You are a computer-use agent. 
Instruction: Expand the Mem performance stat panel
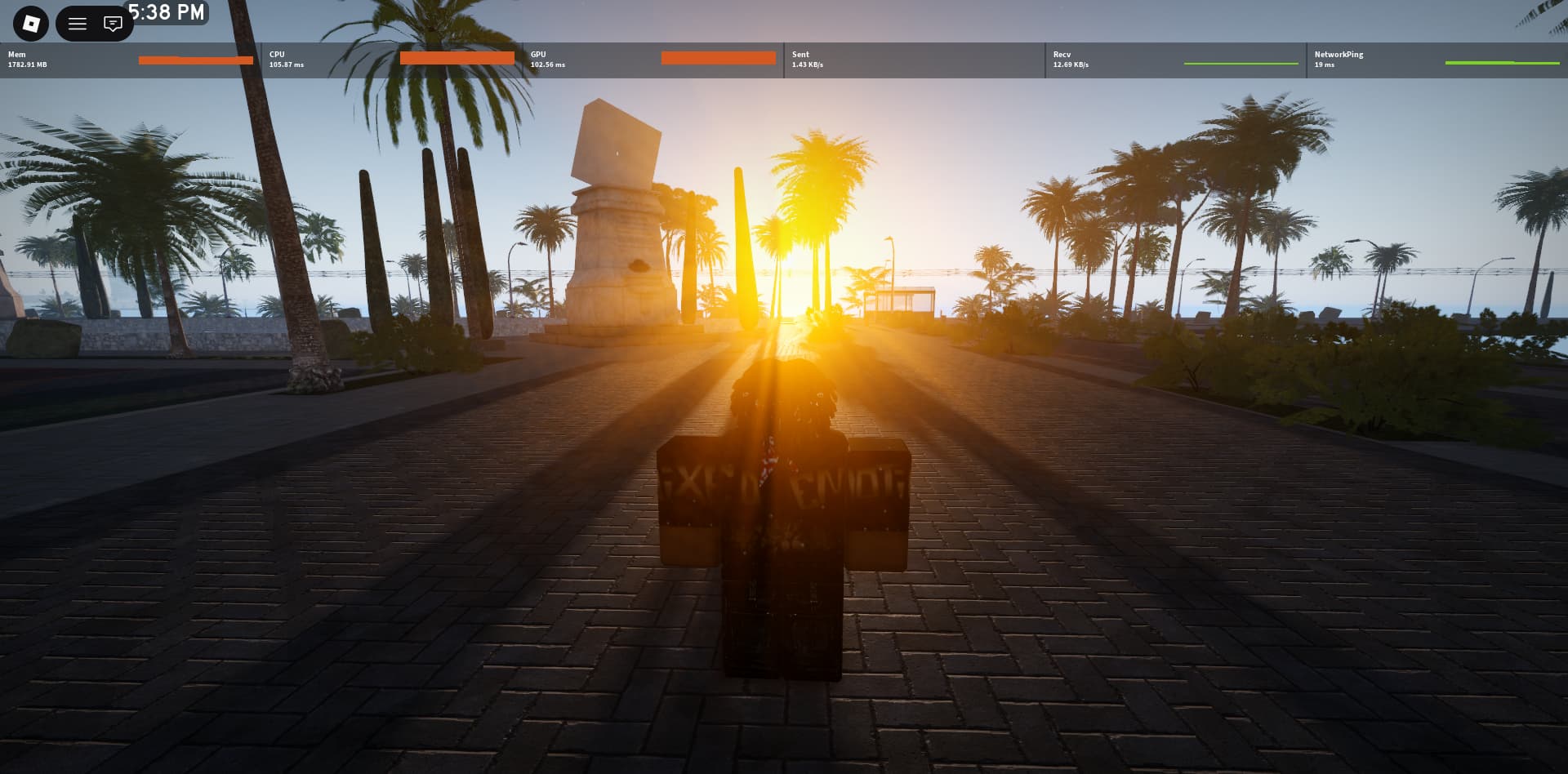[x=131, y=60]
